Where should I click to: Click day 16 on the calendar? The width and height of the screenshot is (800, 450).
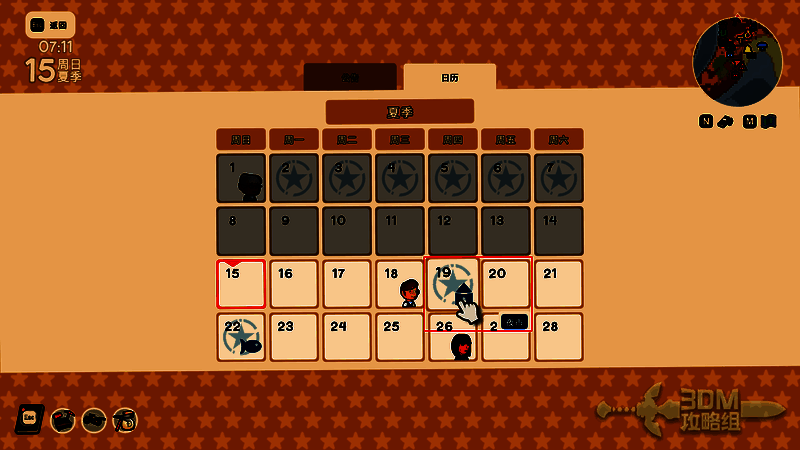(294, 284)
